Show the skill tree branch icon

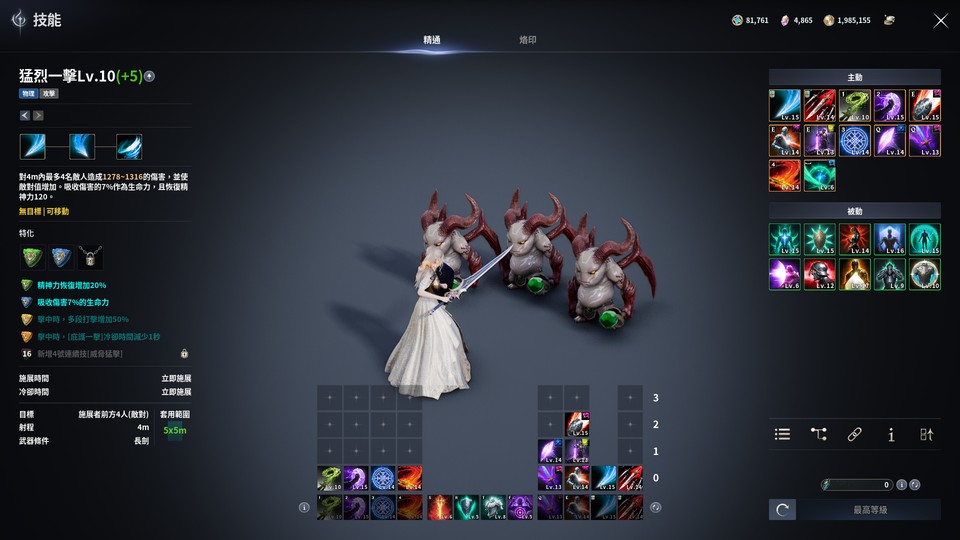tap(819, 434)
